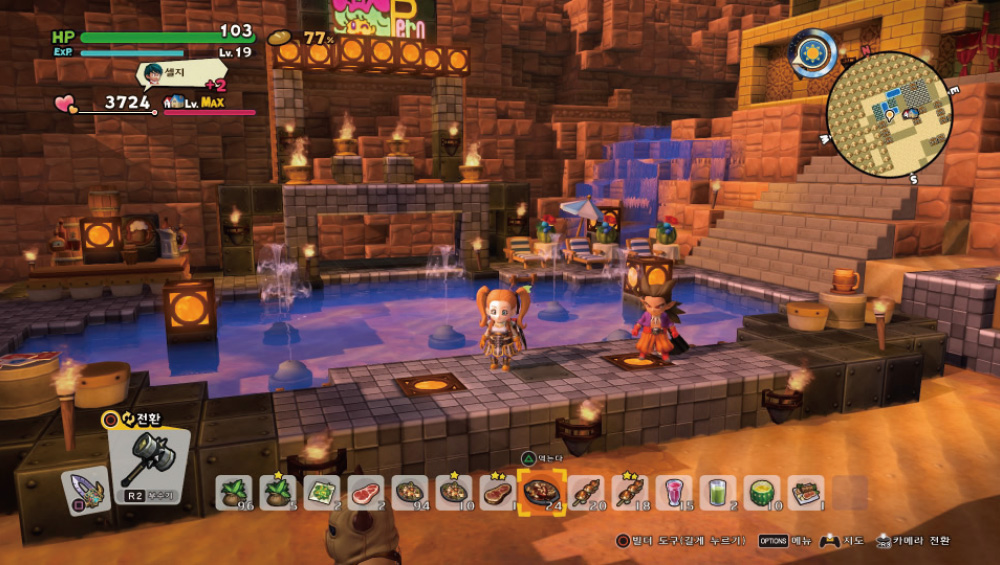This screenshot has width=1000, height=565.
Task: Open the circular minimap
Action: point(889,115)
